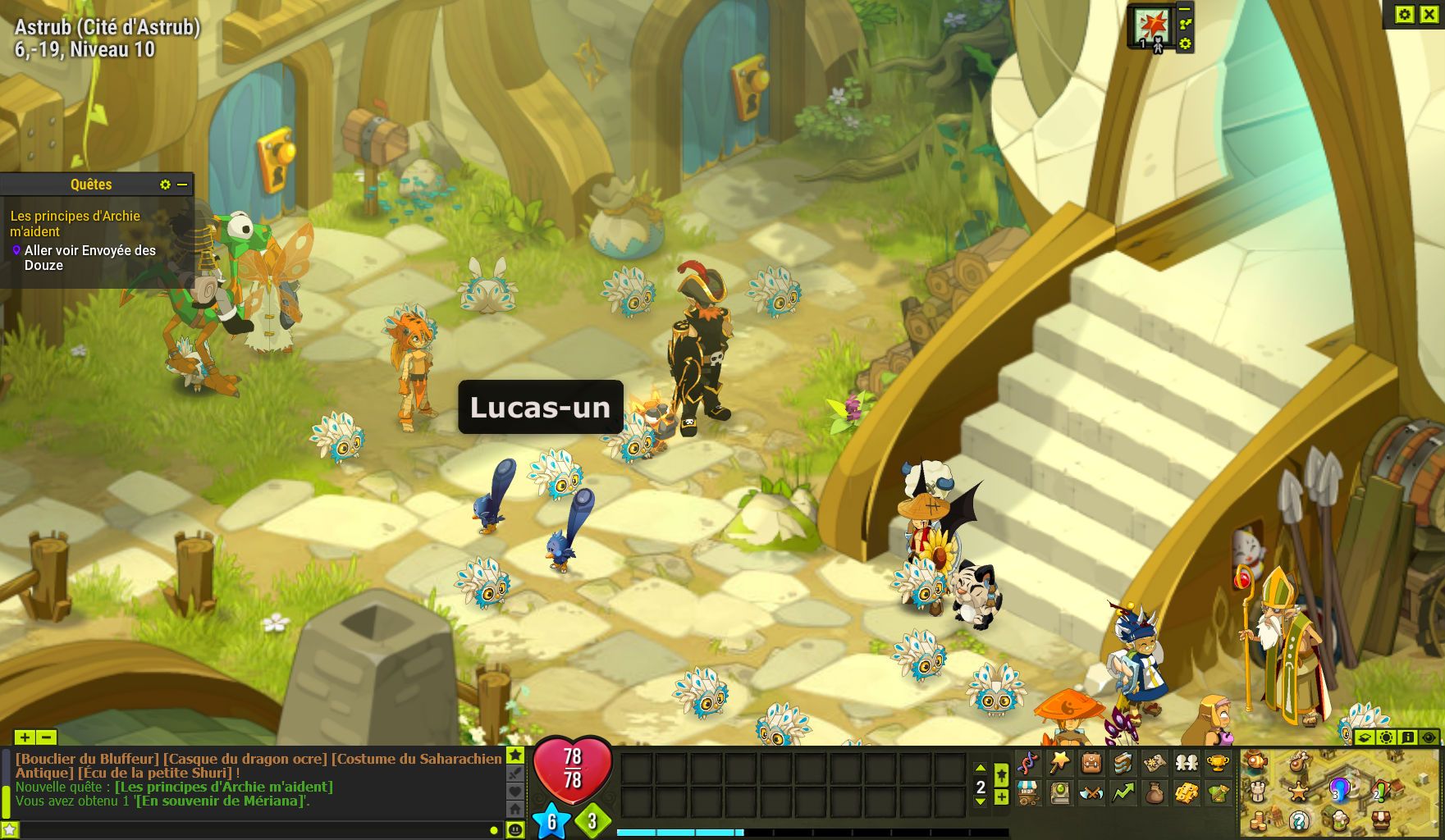The width and height of the screenshot is (1445, 840).
Task: Click the chat text input field
Action: [x=246, y=830]
